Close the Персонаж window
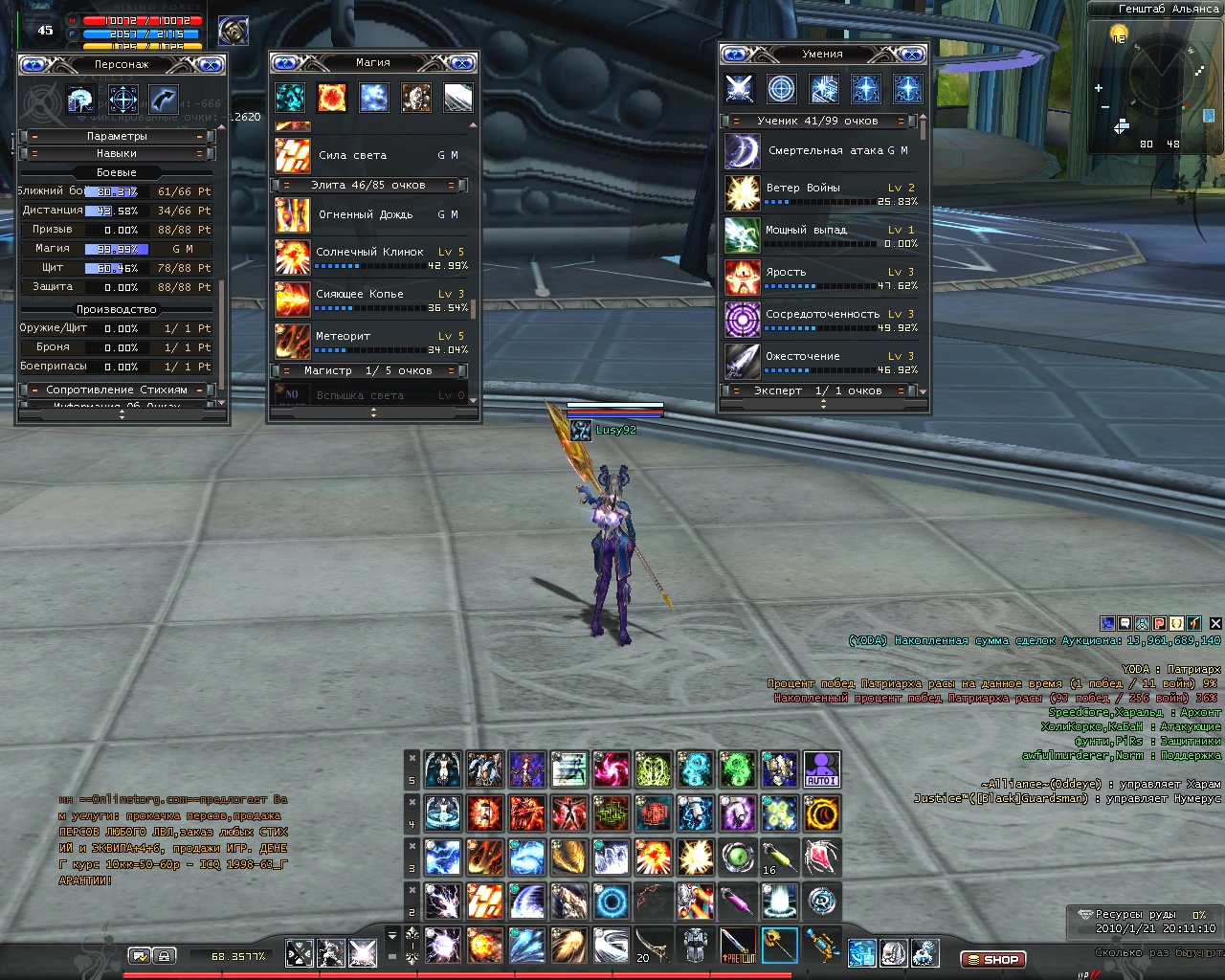This screenshot has height=980, width=1225. tap(210, 64)
